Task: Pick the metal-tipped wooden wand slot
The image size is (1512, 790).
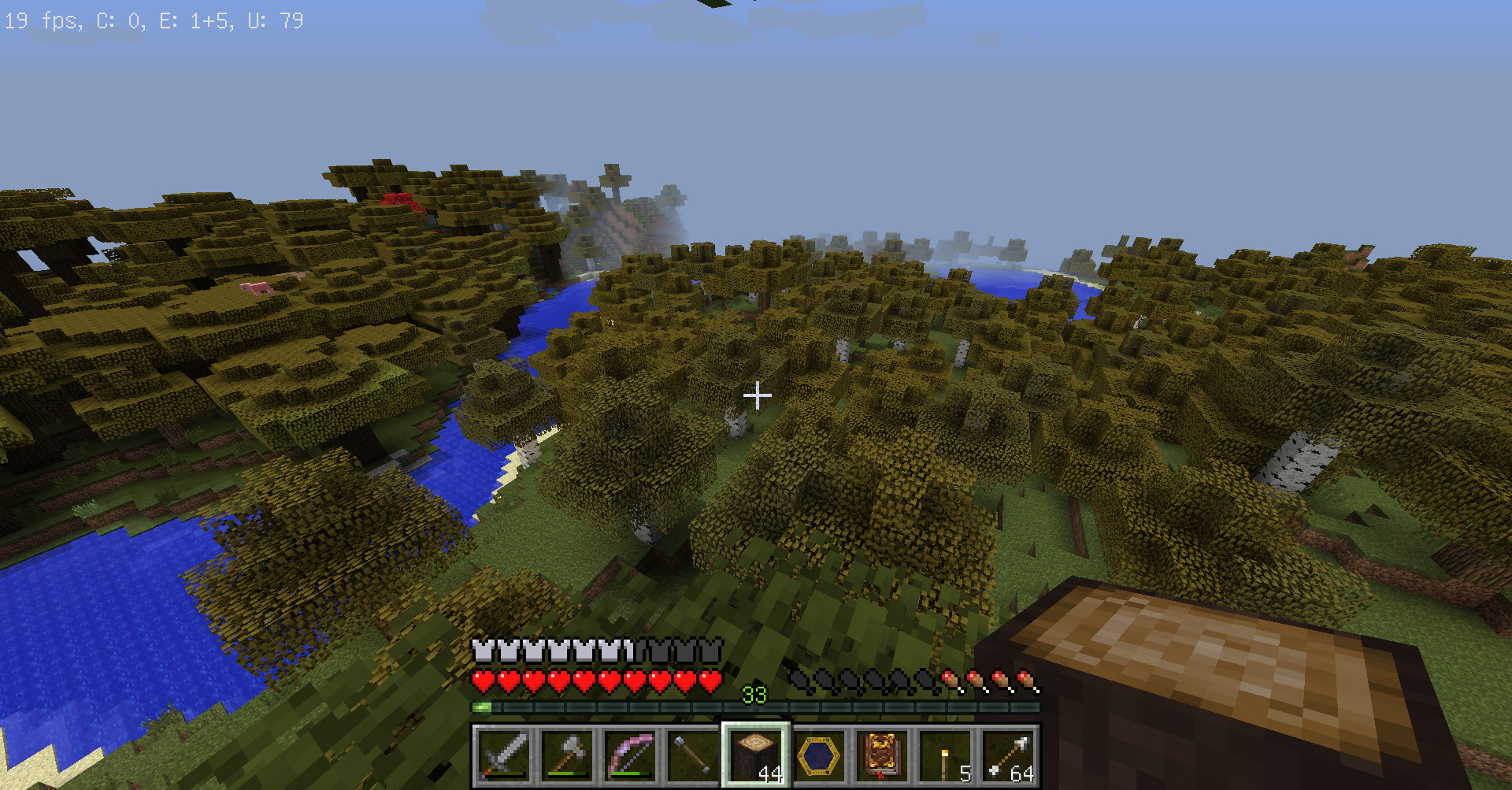Action: pos(693,756)
